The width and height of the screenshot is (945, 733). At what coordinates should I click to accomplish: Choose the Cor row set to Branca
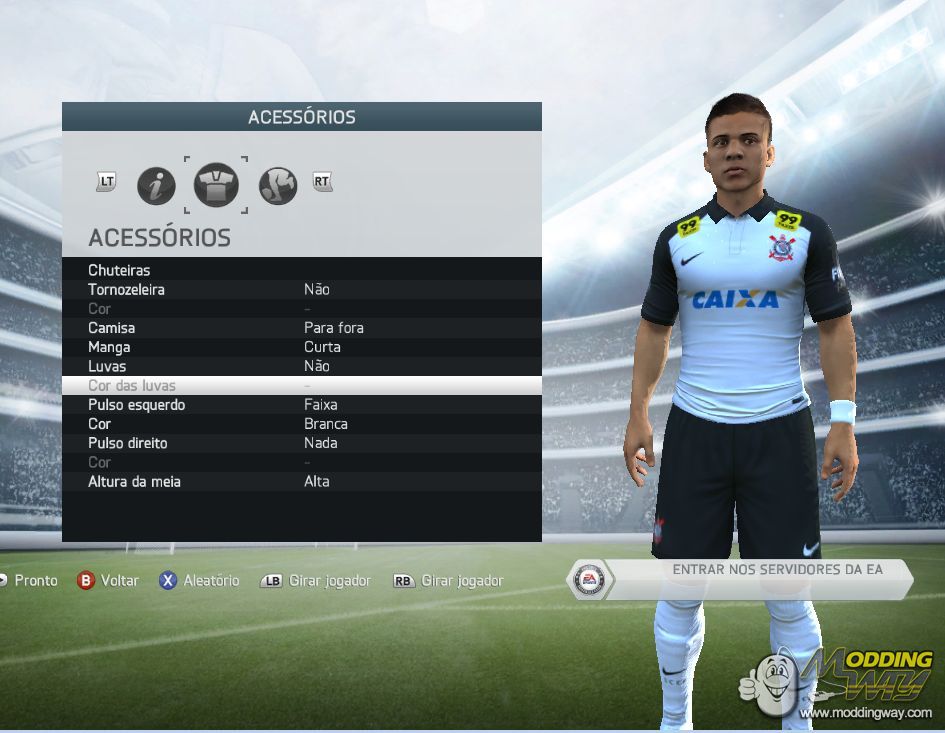coord(301,424)
